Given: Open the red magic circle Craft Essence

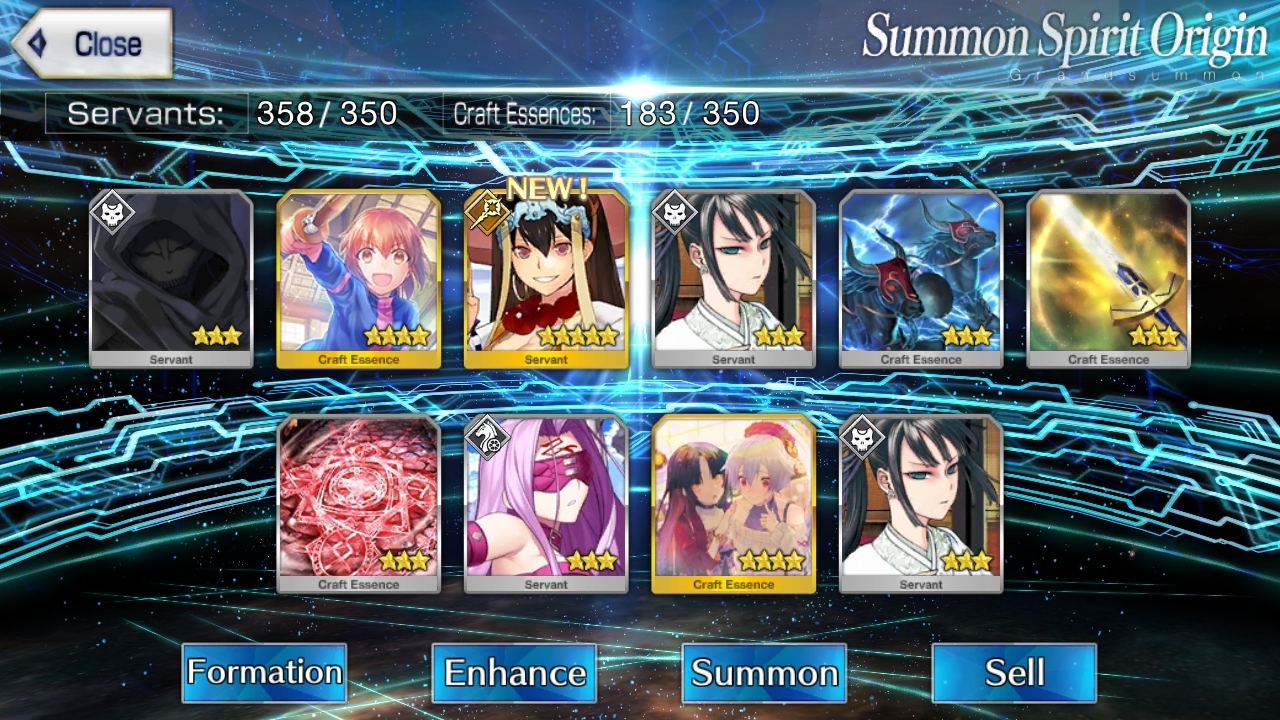Looking at the screenshot, I should [358, 503].
